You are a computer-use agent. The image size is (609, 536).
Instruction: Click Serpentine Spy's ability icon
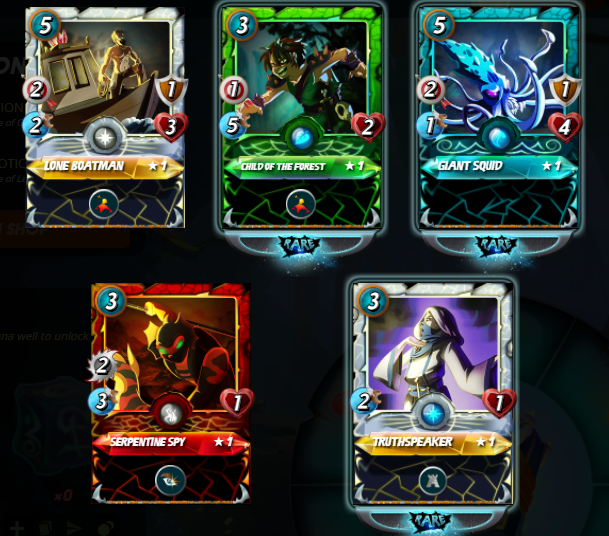pos(170,480)
